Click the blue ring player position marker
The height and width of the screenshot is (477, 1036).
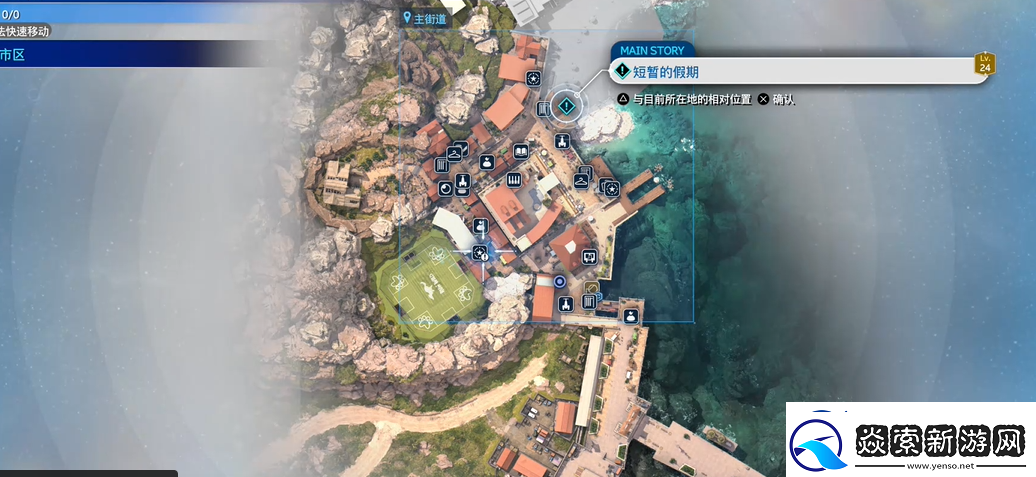[x=560, y=282]
